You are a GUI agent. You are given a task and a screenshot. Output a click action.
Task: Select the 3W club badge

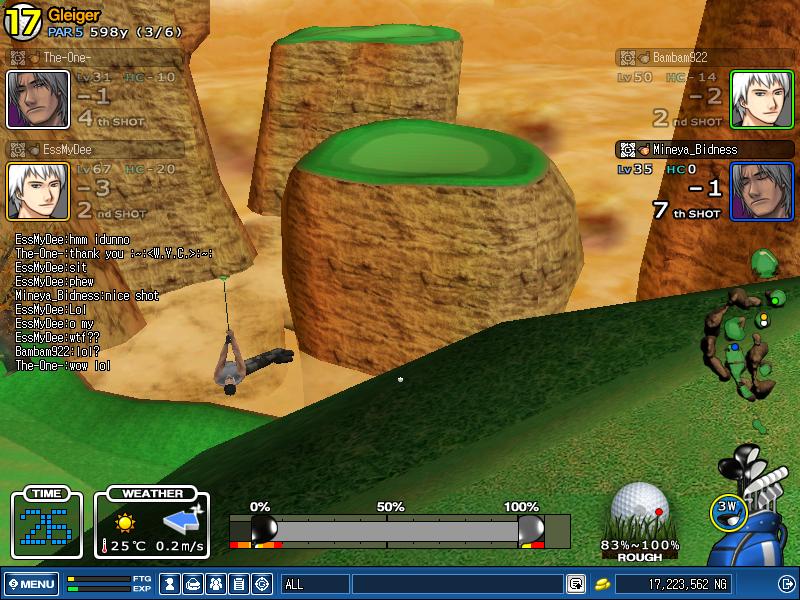click(x=727, y=509)
